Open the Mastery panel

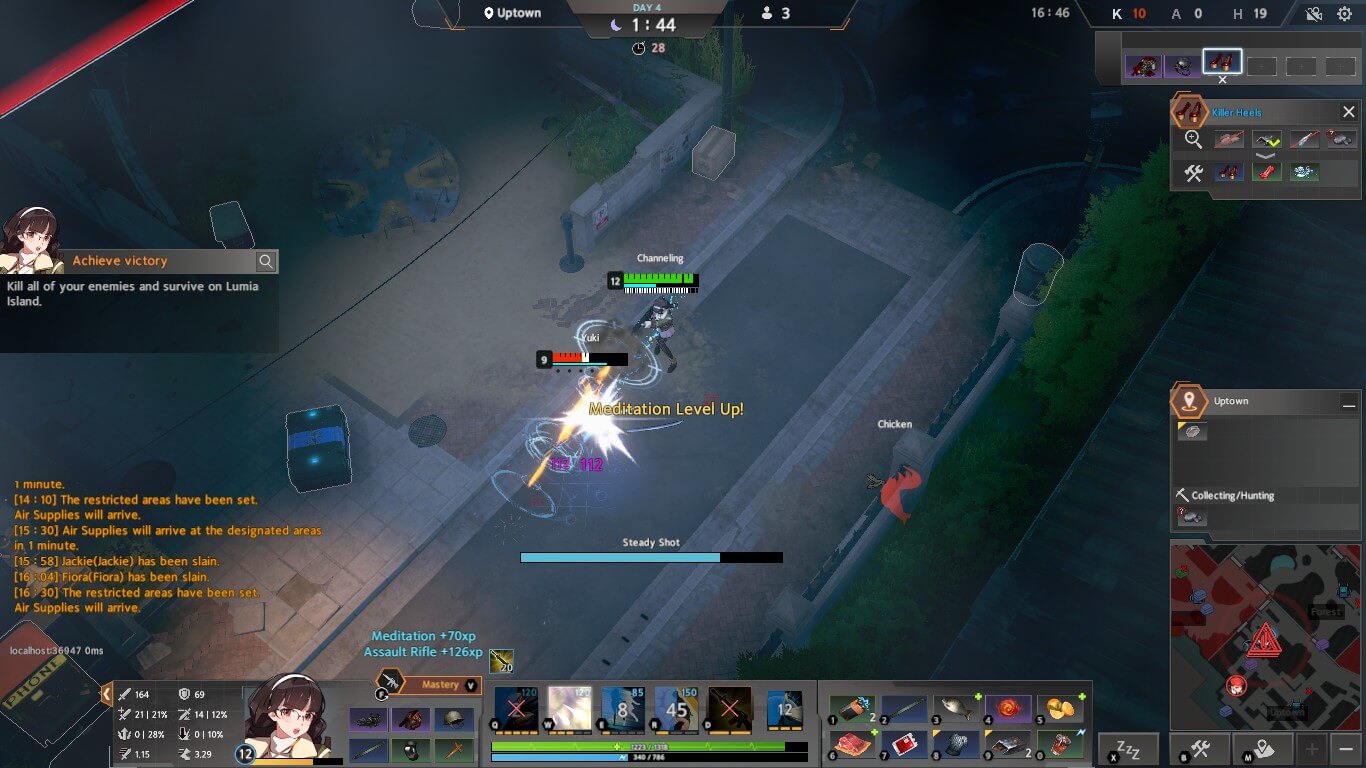pyautogui.click(x=439, y=685)
